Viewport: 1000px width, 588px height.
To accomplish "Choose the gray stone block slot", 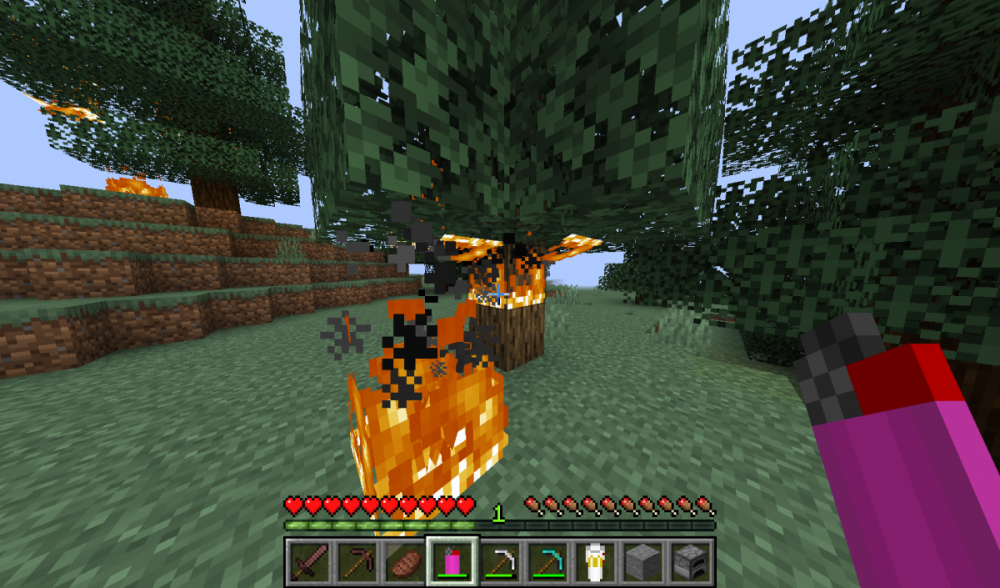I will tap(643, 561).
